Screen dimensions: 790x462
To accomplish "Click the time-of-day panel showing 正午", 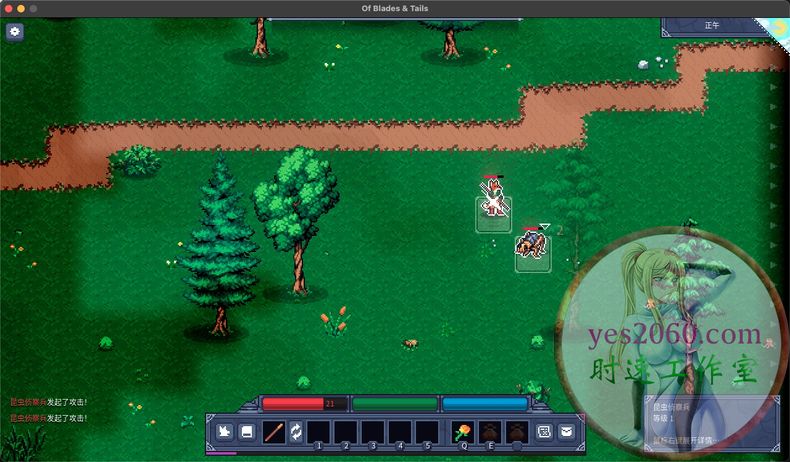I will (x=713, y=26).
